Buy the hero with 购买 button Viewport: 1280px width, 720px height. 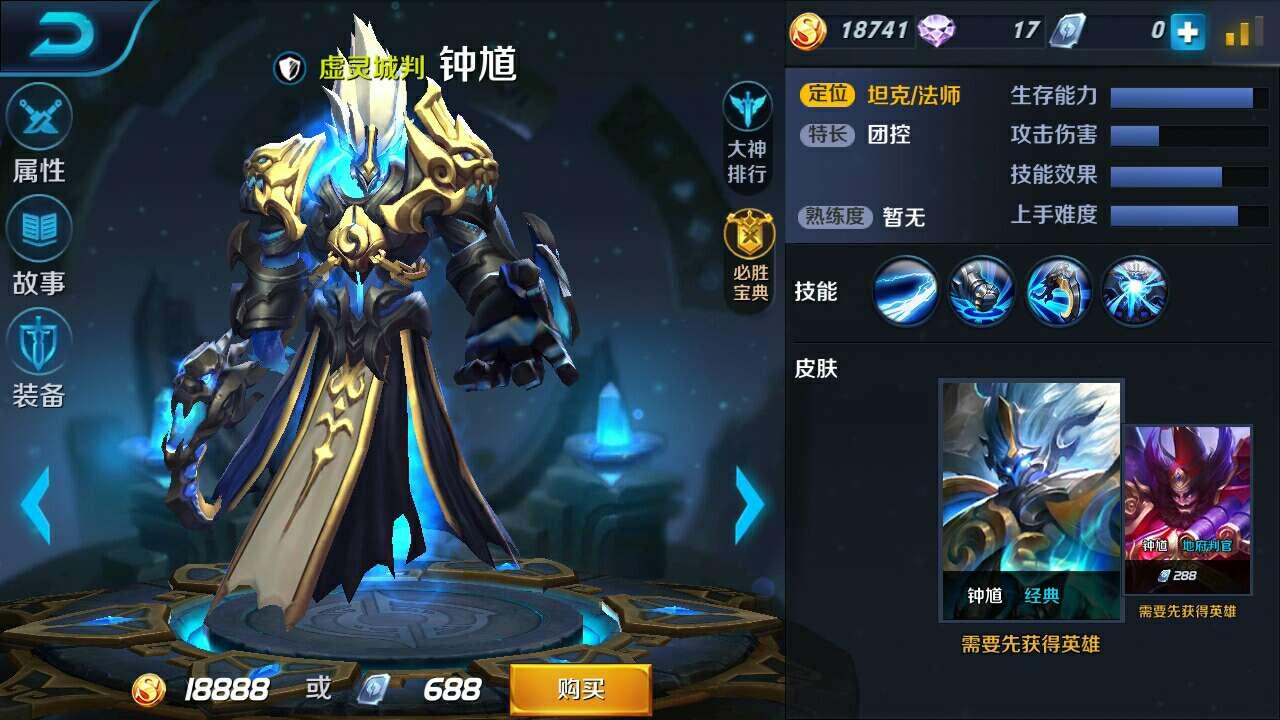[580, 689]
